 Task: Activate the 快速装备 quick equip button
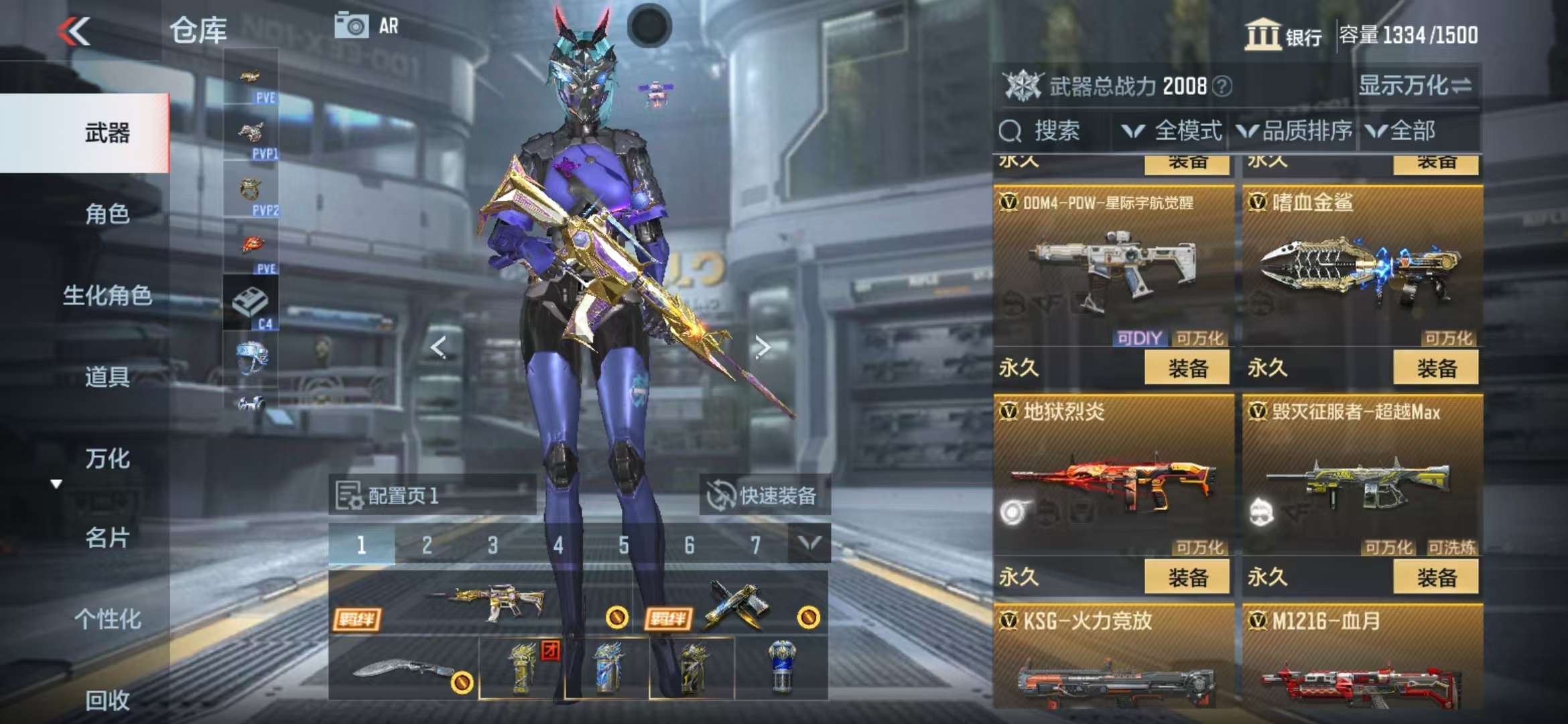pyautogui.click(x=764, y=495)
